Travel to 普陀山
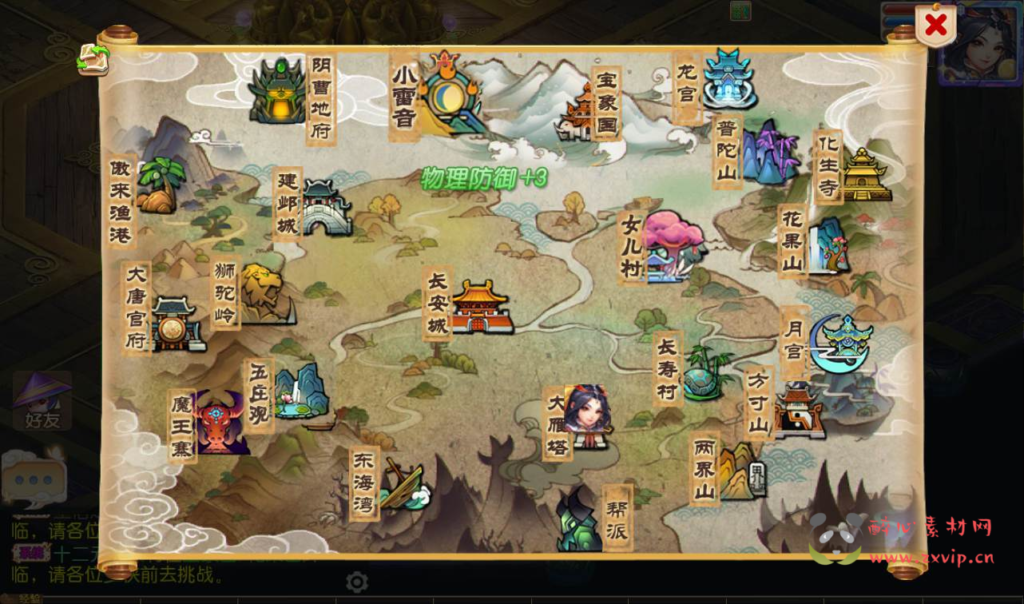1024x604 pixels. pos(770,152)
